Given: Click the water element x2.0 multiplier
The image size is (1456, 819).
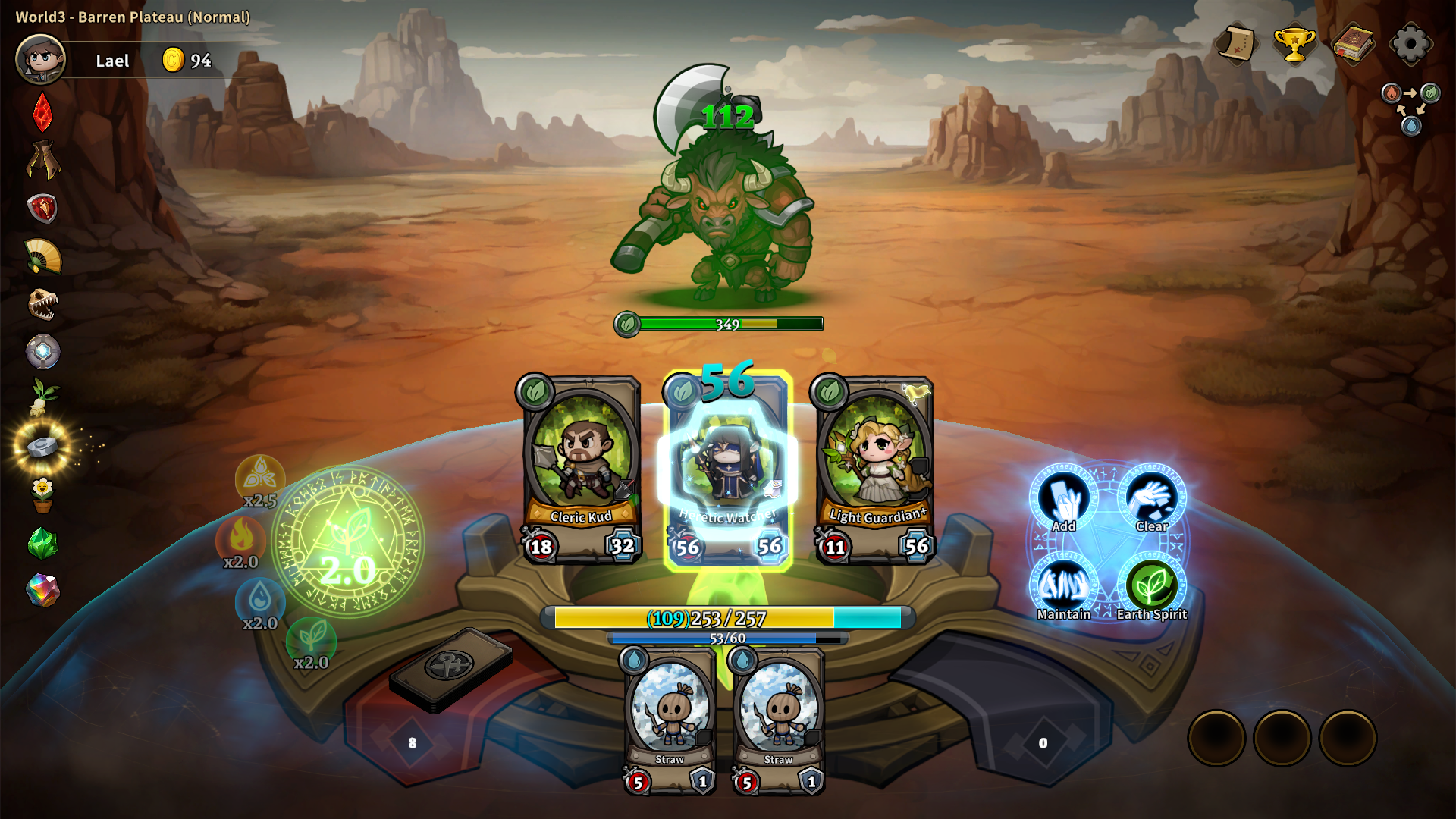Looking at the screenshot, I should click(260, 602).
